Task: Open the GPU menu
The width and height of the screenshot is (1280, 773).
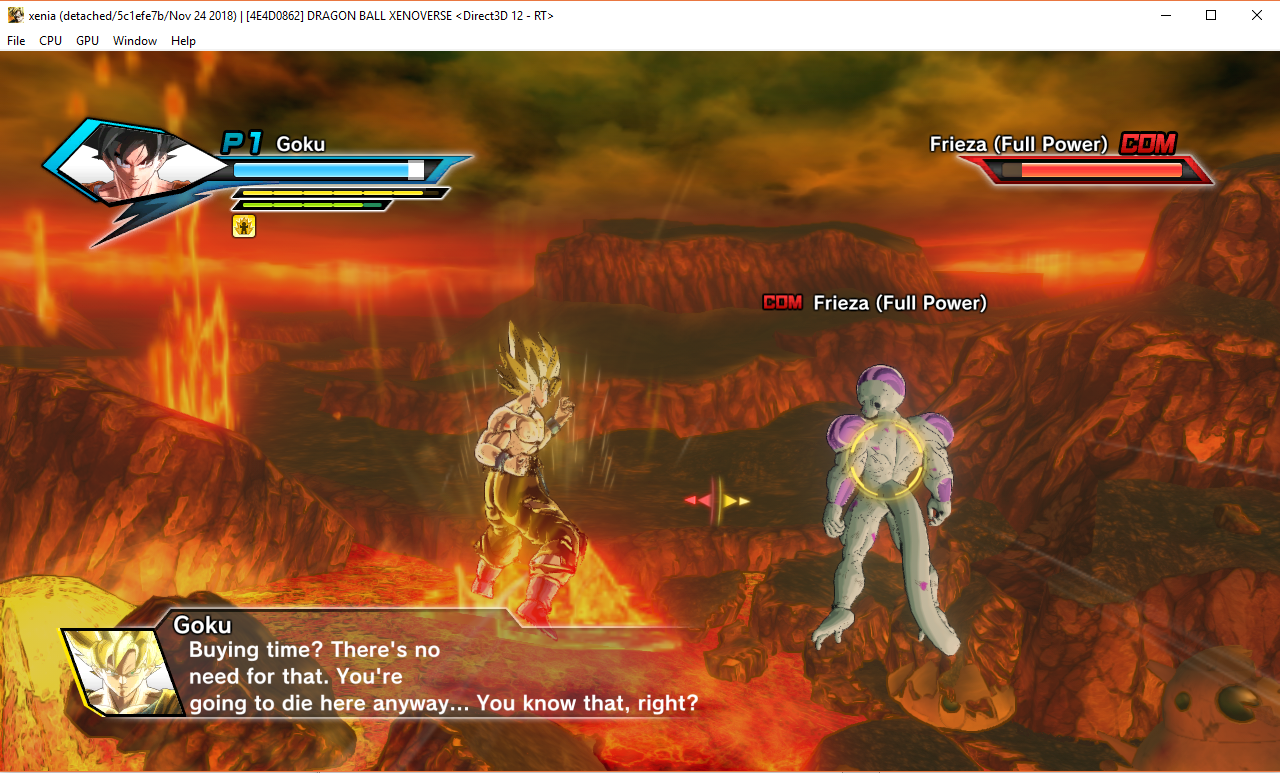Action: pyautogui.click(x=87, y=41)
